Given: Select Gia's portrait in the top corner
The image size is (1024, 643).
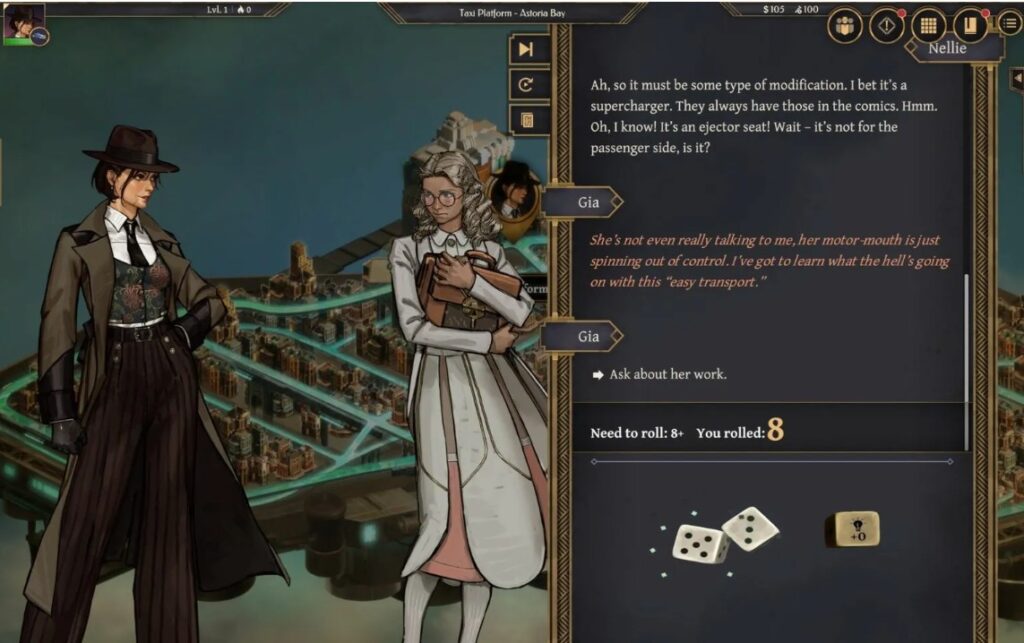Looking at the screenshot, I should click(22, 20).
